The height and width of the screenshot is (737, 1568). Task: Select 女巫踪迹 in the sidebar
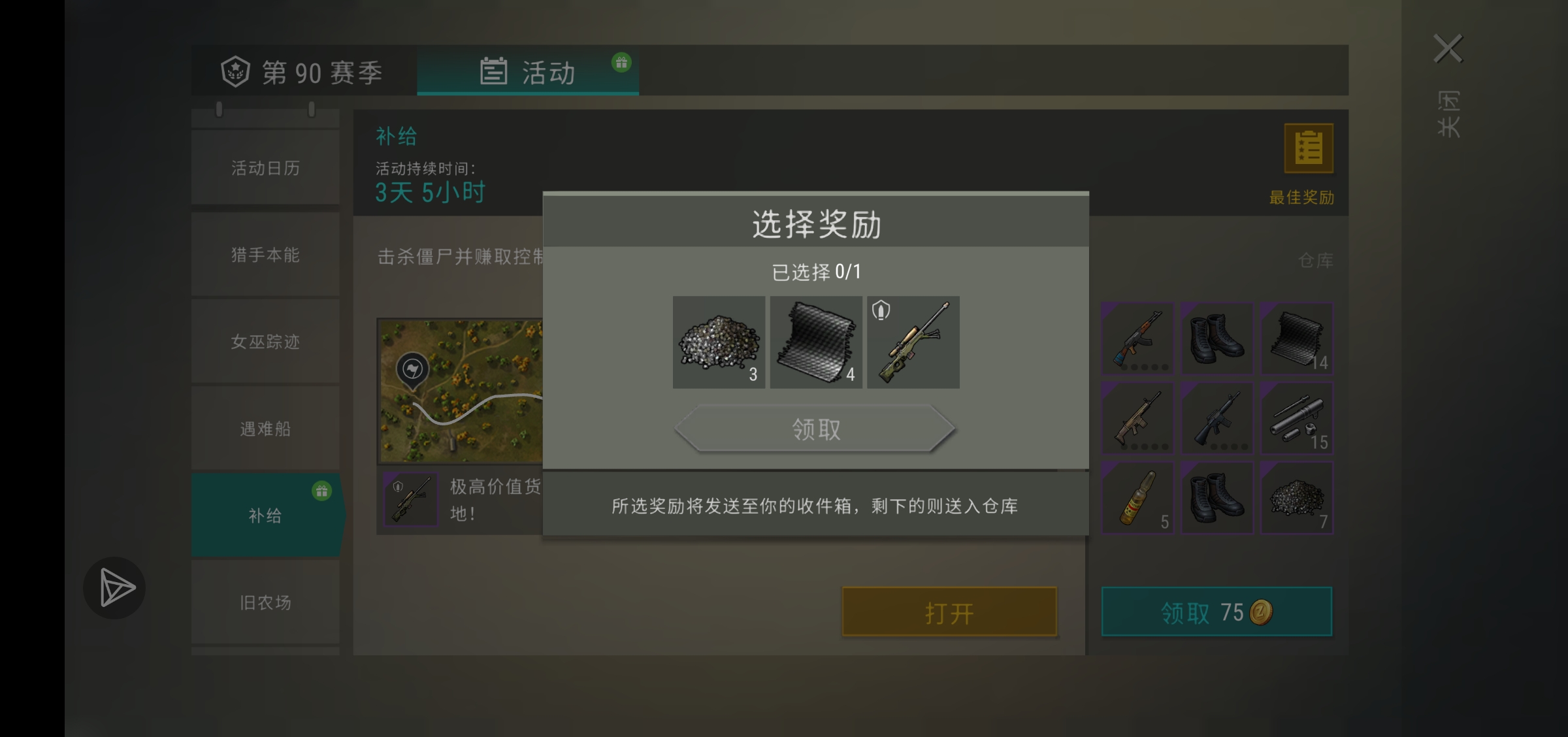[x=265, y=342]
